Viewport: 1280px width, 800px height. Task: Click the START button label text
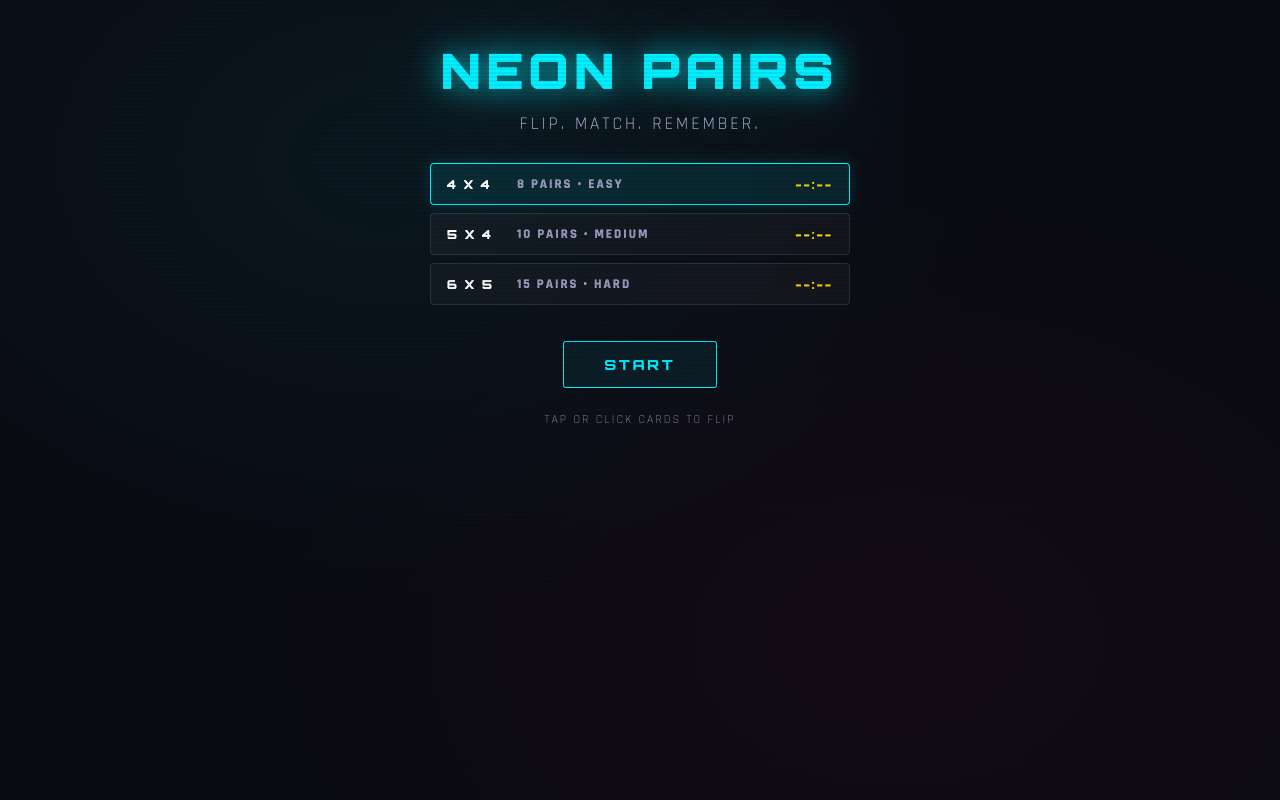[640, 364]
